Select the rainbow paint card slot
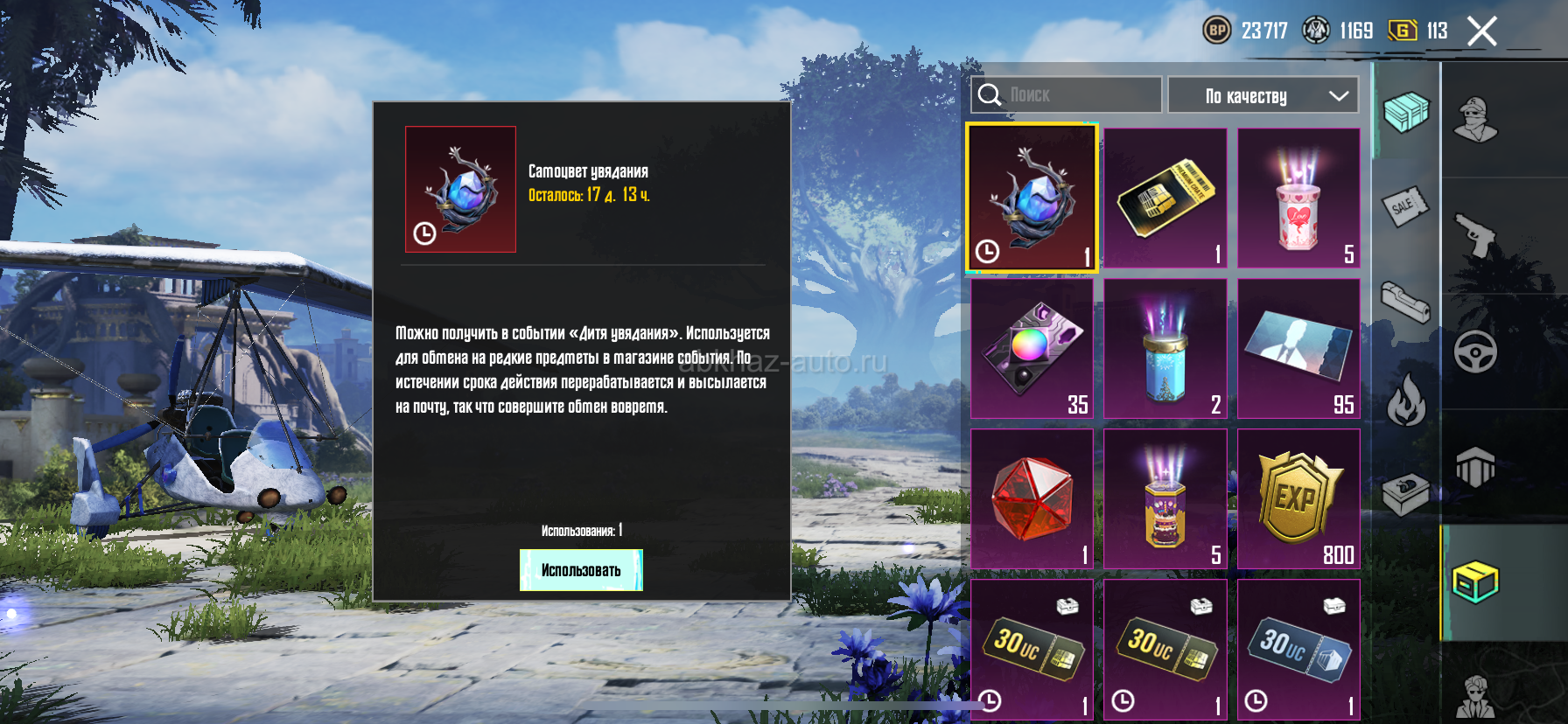Screen dimensions: 1568x724 [x=1032, y=348]
